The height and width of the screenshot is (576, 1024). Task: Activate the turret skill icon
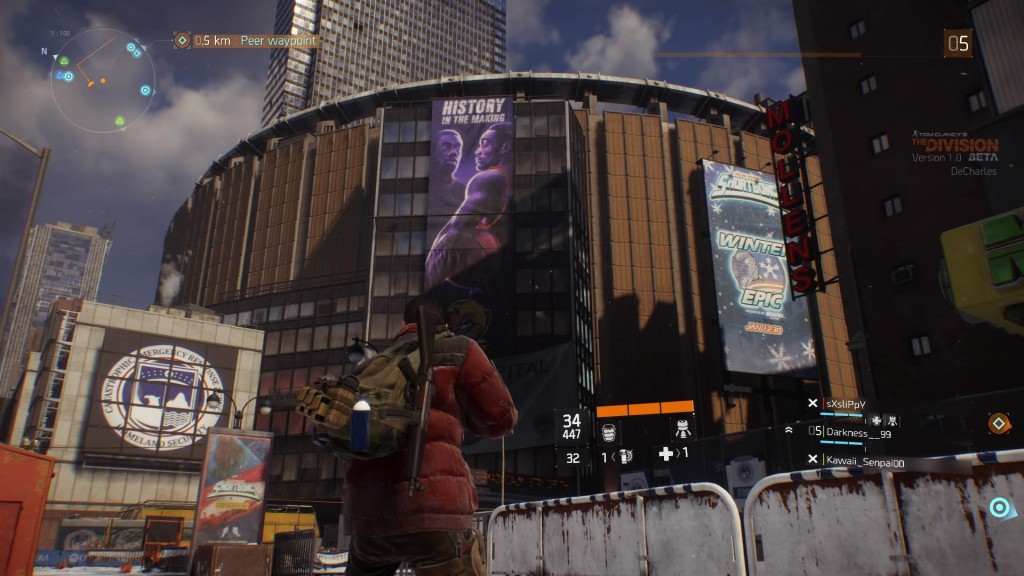point(682,429)
